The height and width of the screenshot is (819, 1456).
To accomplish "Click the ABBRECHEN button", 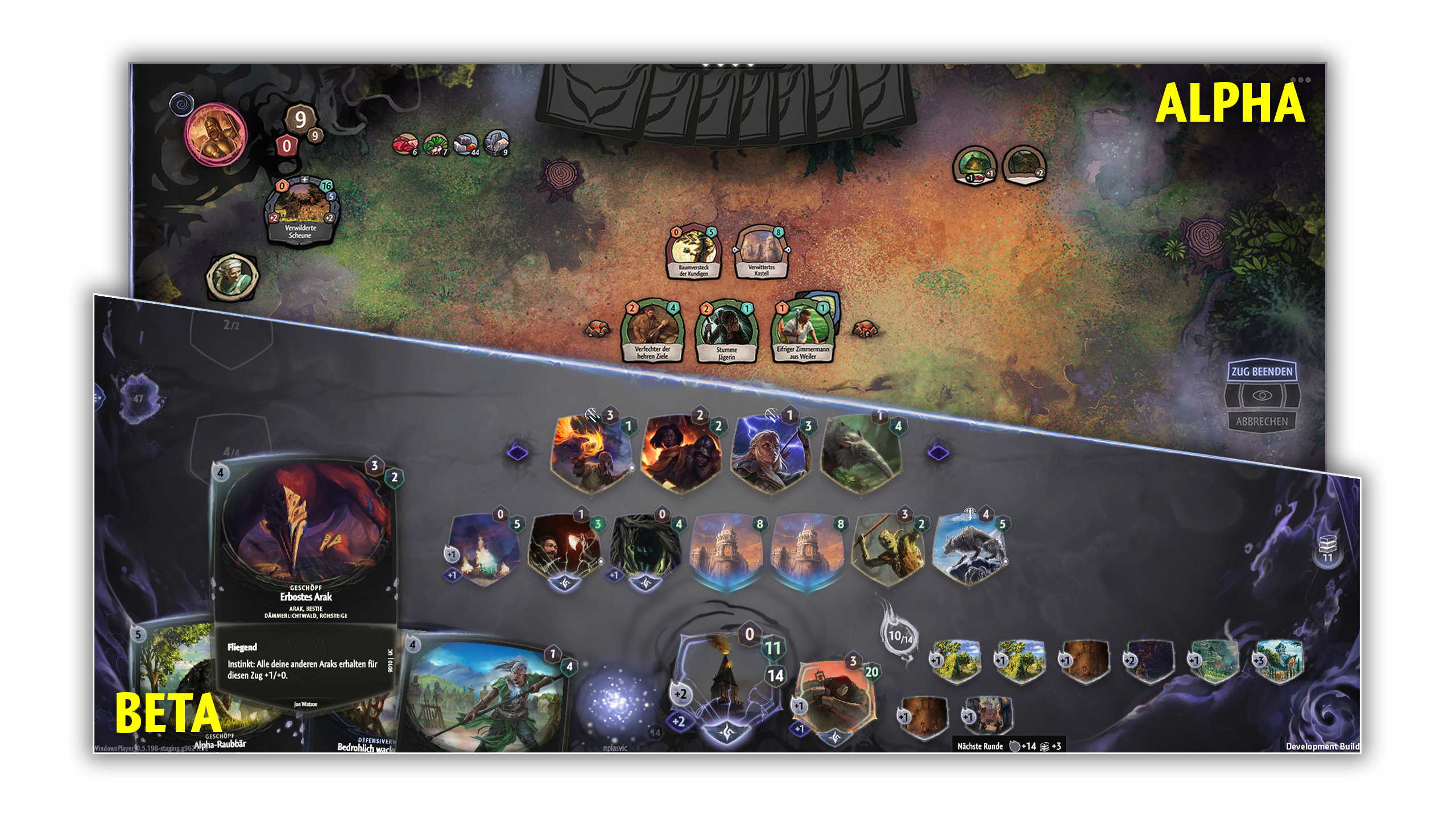I will tap(1261, 421).
